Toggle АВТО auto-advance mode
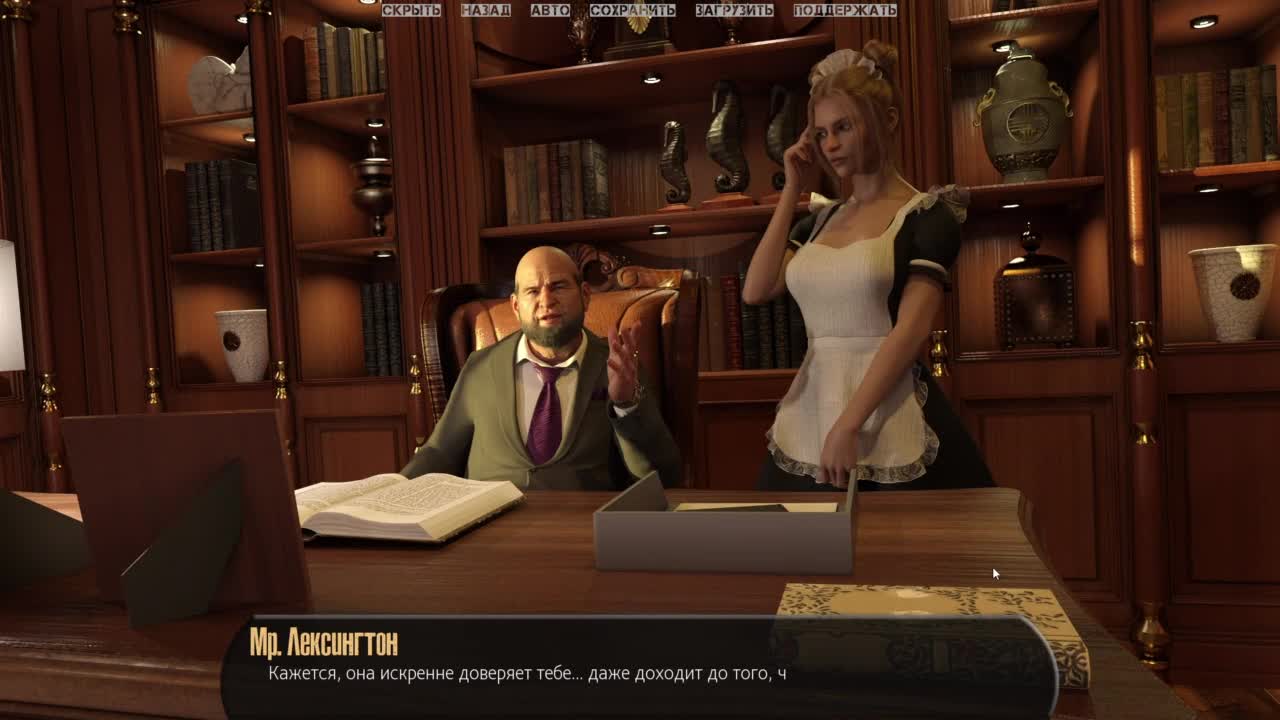Viewport: 1280px width, 720px height. click(550, 10)
